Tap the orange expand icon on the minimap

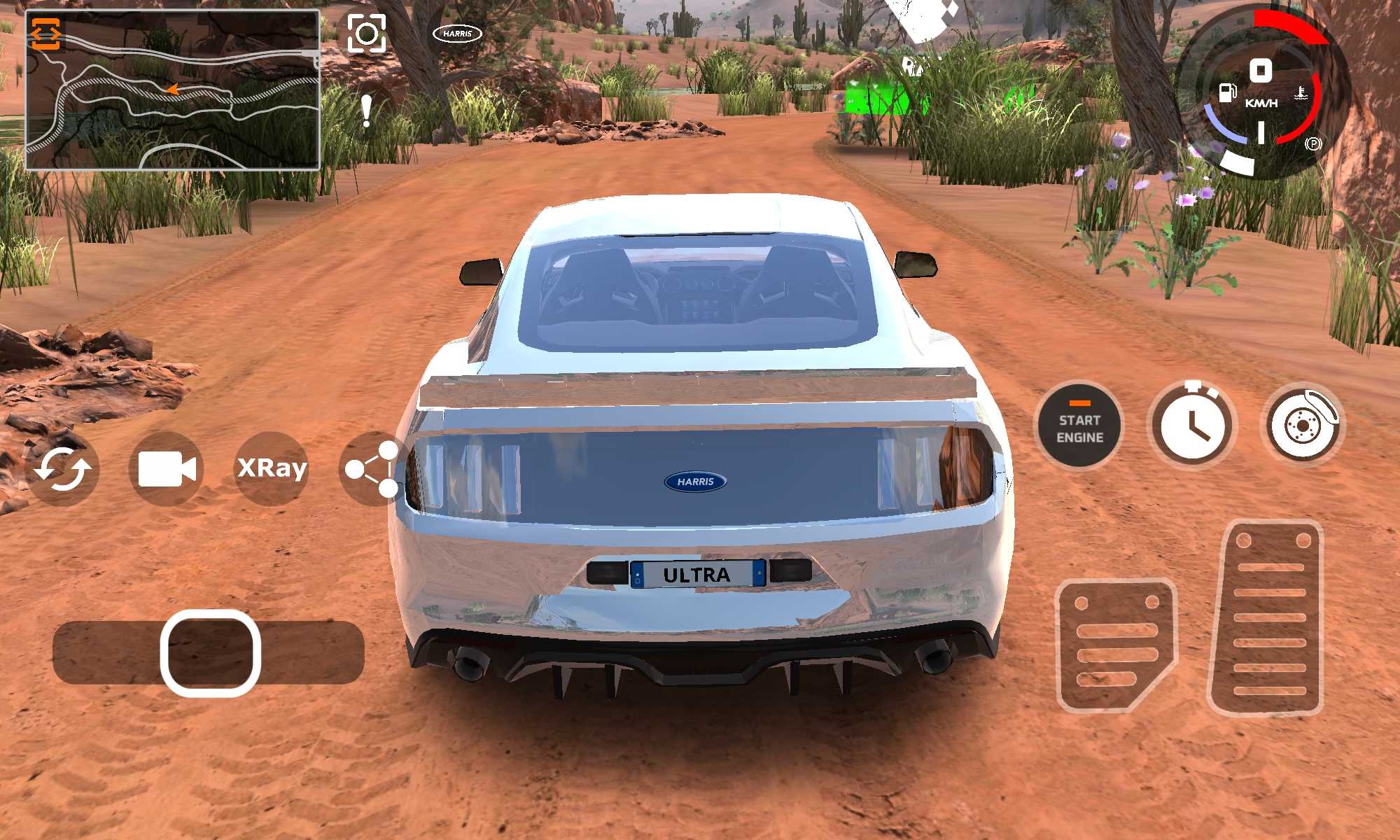tap(46, 34)
